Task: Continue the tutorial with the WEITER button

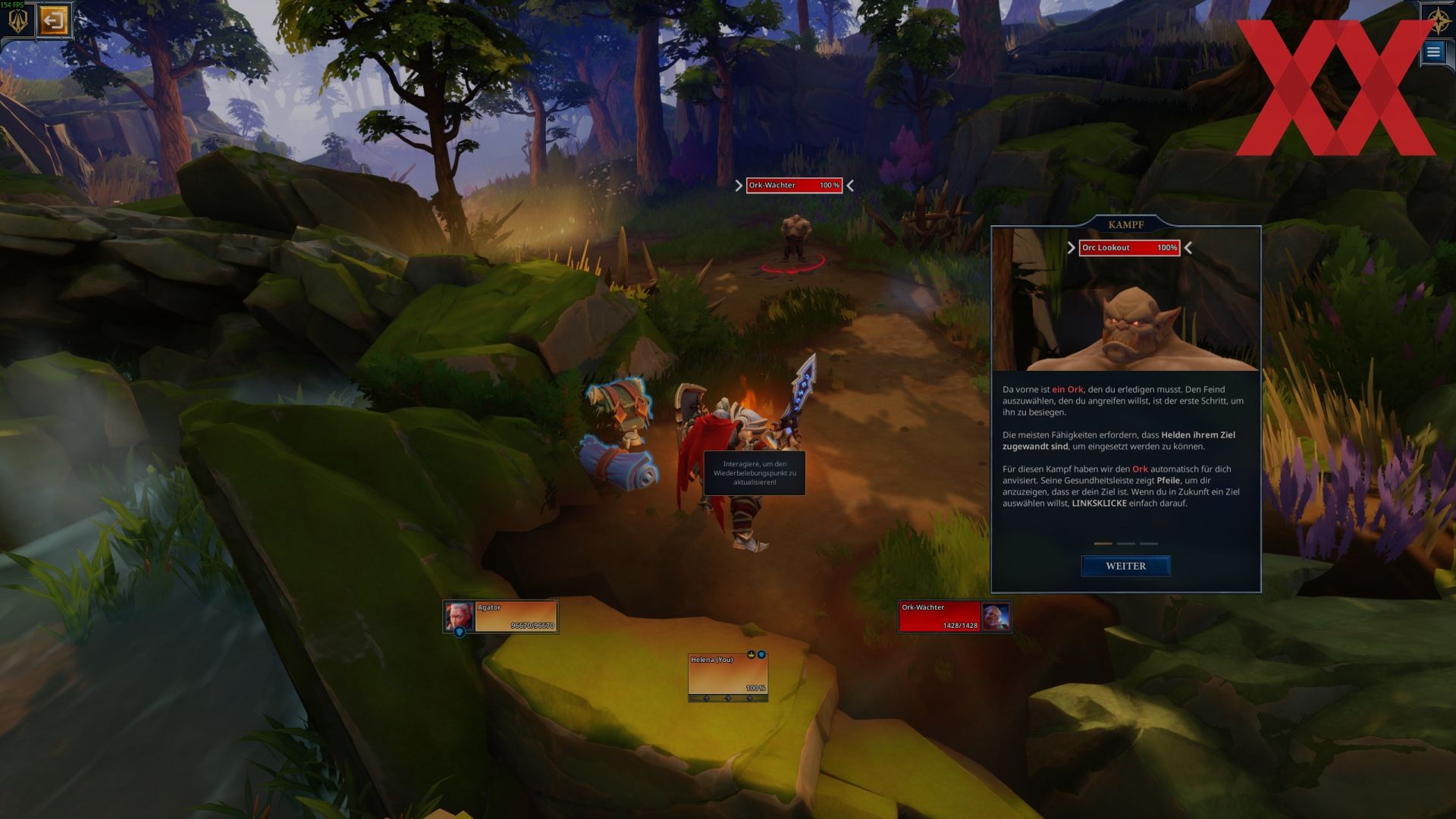Action: 1125,566
